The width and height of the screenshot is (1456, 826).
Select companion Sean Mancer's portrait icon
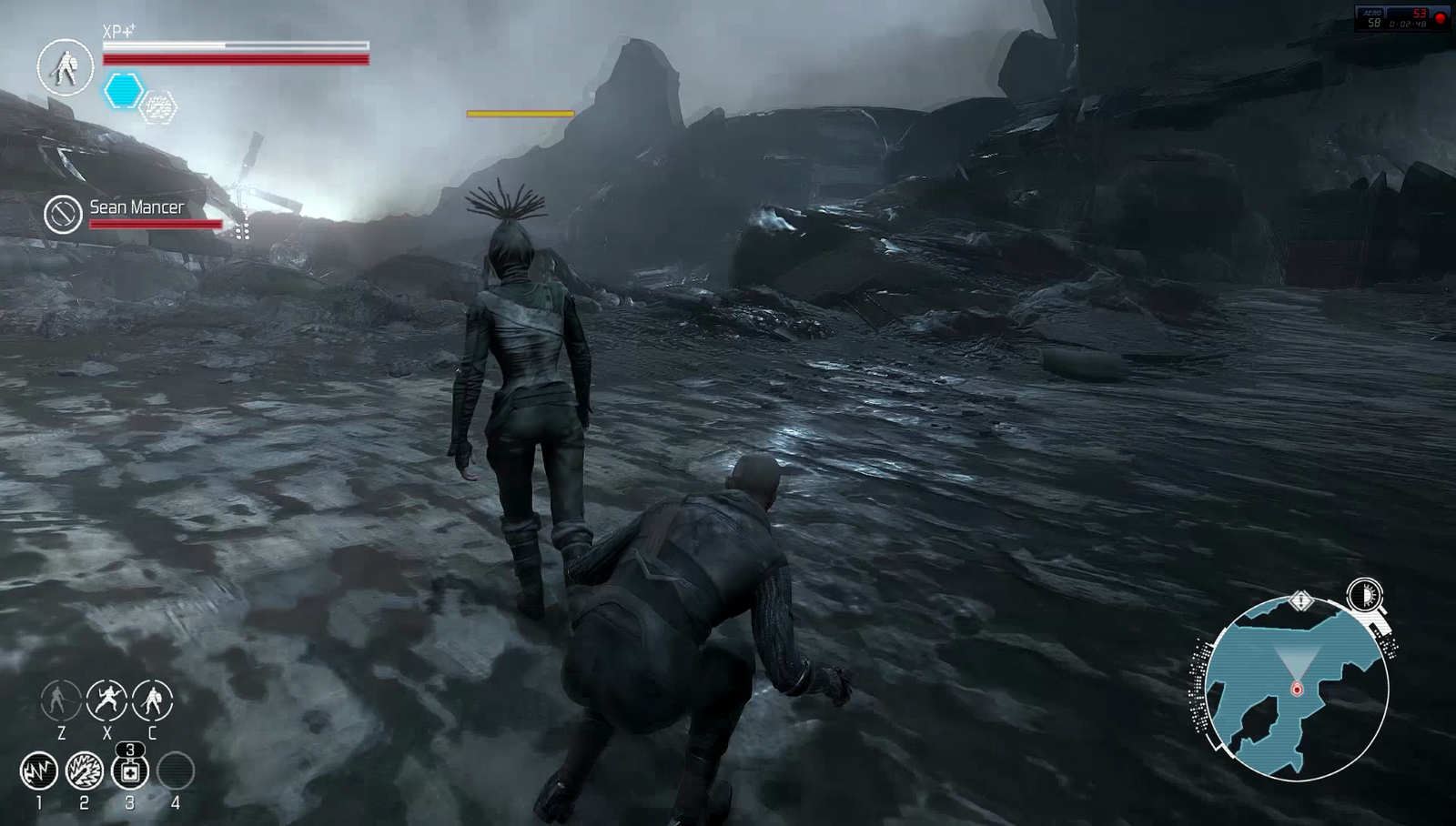[64, 215]
